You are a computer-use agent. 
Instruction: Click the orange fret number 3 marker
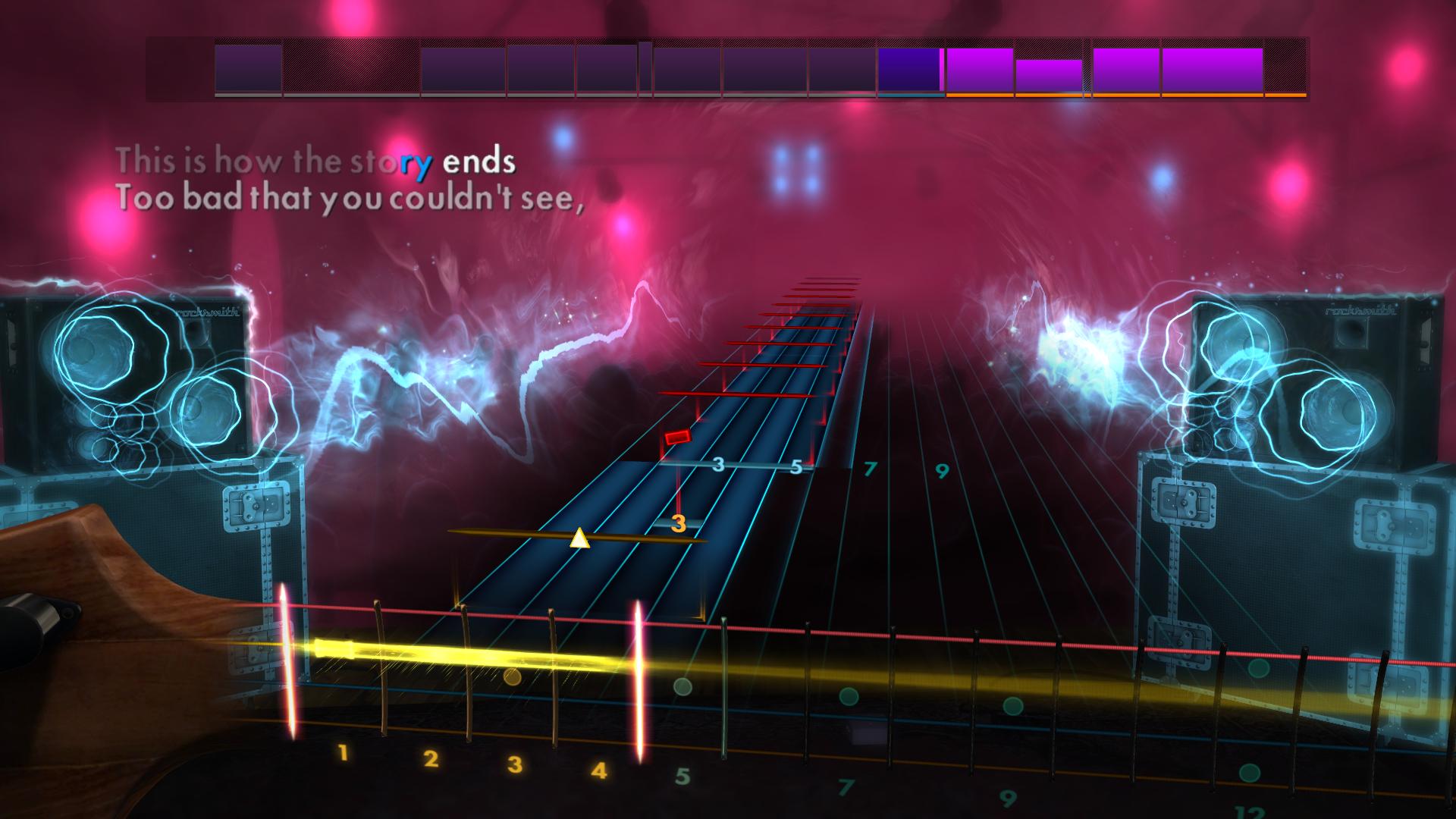pyautogui.click(x=679, y=522)
